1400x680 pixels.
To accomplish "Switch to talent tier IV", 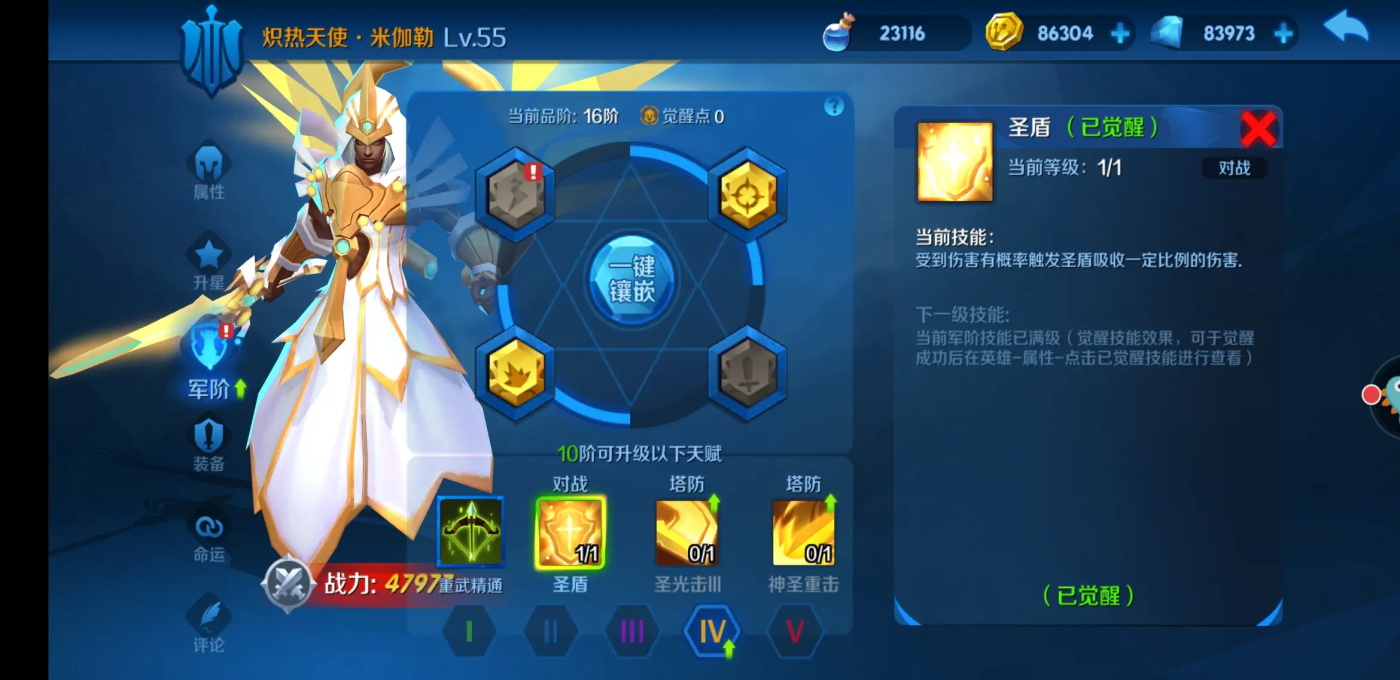I will [712, 631].
